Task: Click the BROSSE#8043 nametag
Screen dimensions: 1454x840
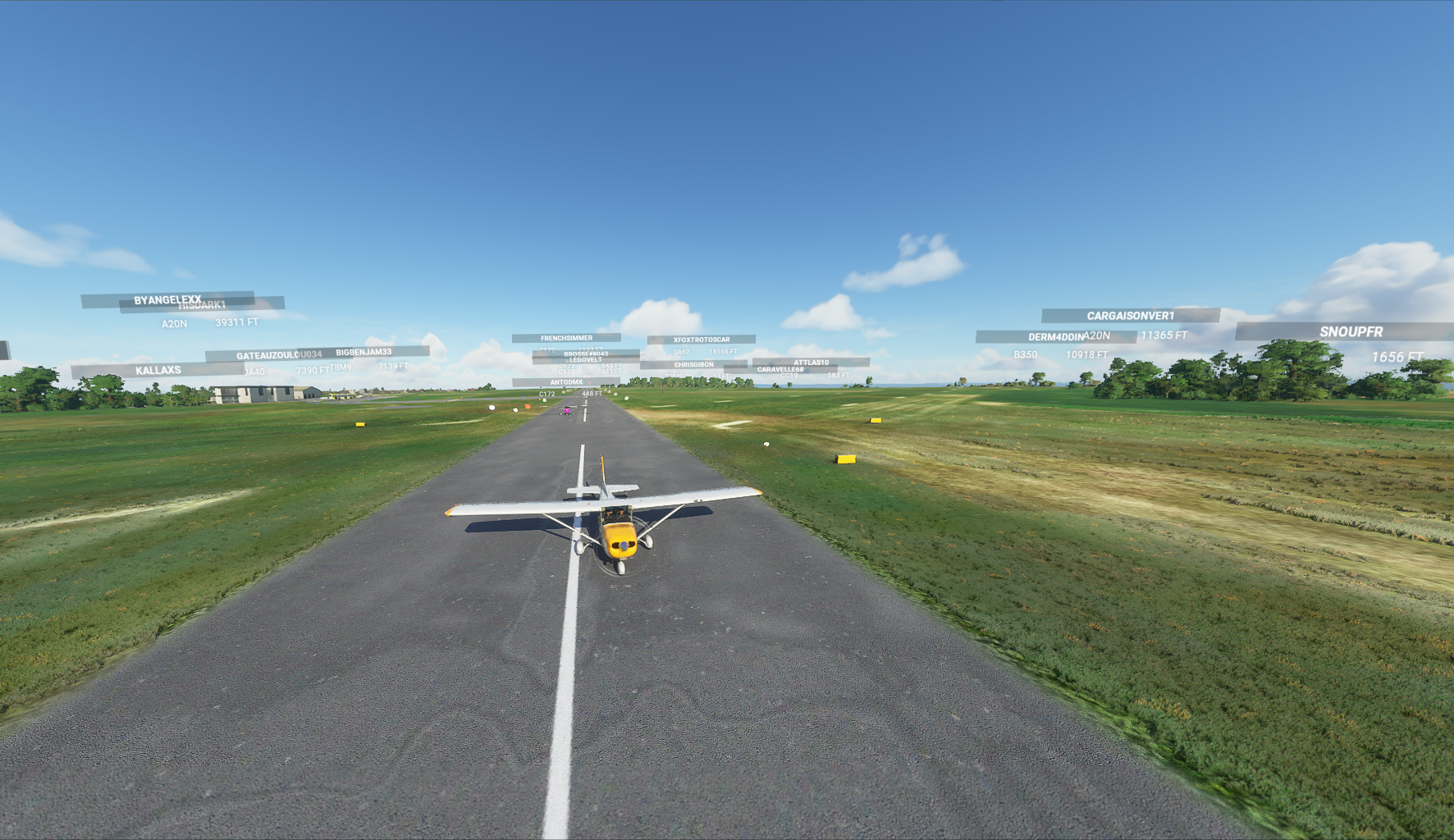Action: (x=585, y=354)
